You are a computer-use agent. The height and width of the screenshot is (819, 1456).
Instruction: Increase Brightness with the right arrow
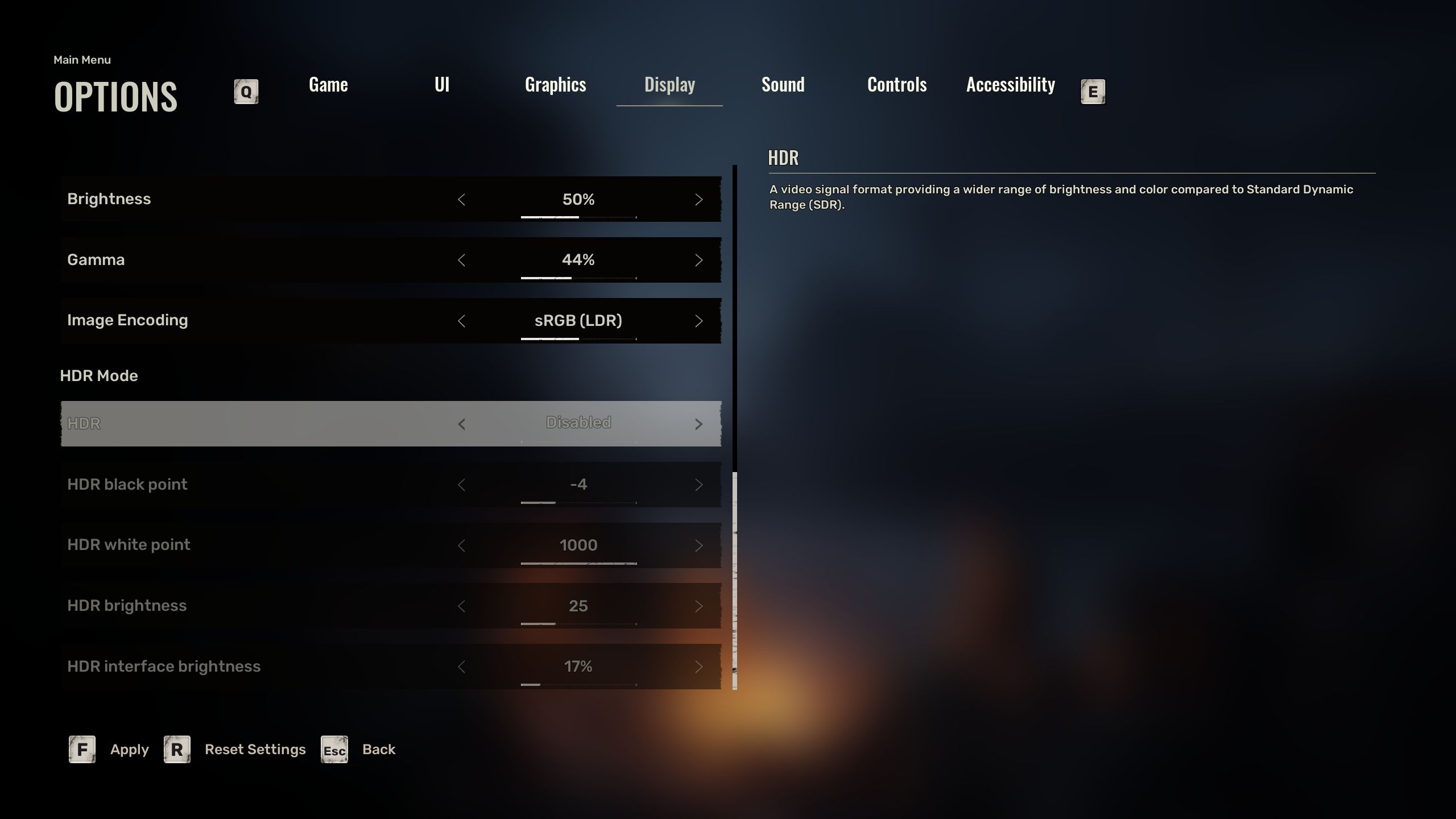(x=698, y=200)
